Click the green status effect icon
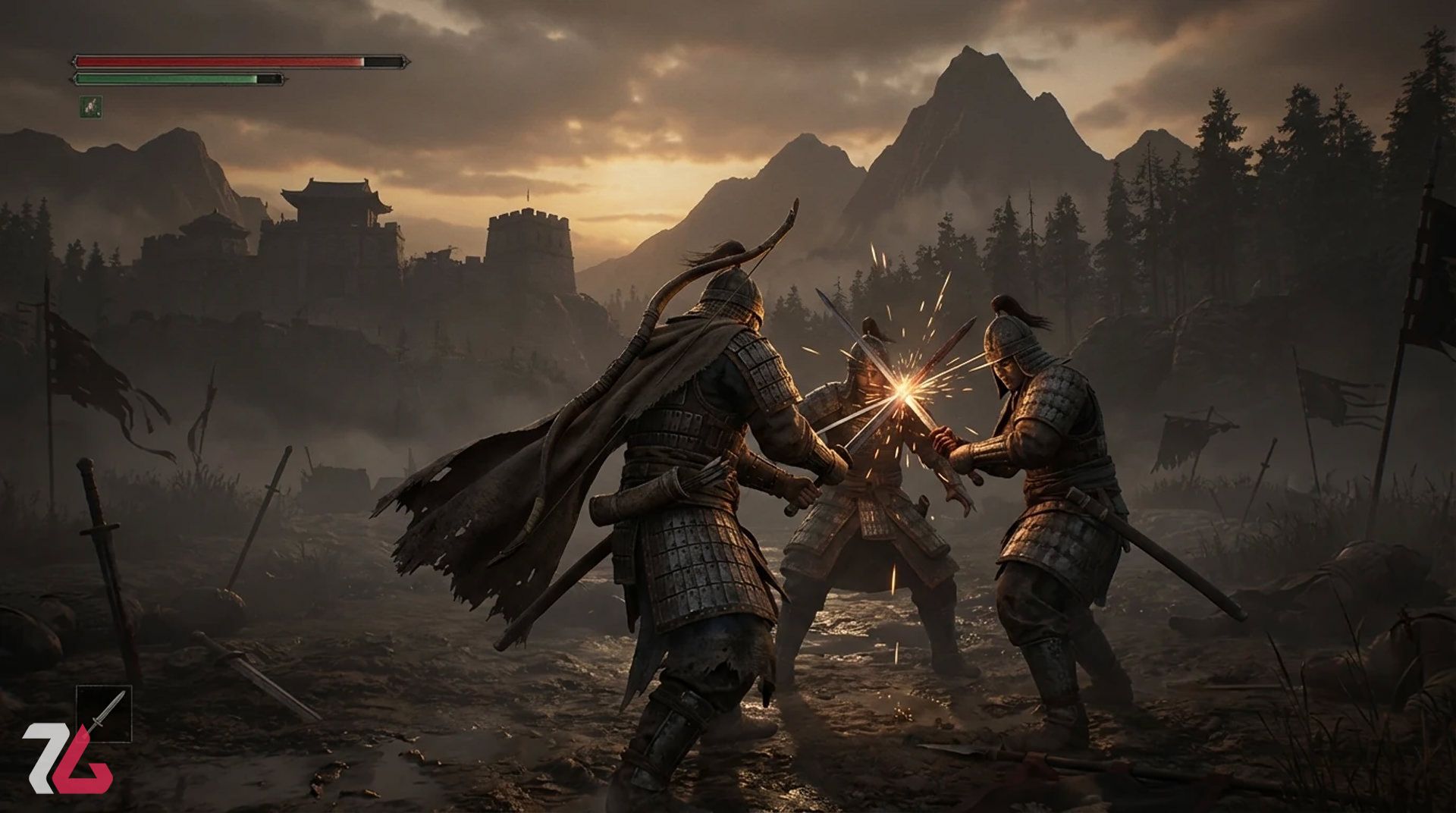1456x813 pixels. click(91, 107)
